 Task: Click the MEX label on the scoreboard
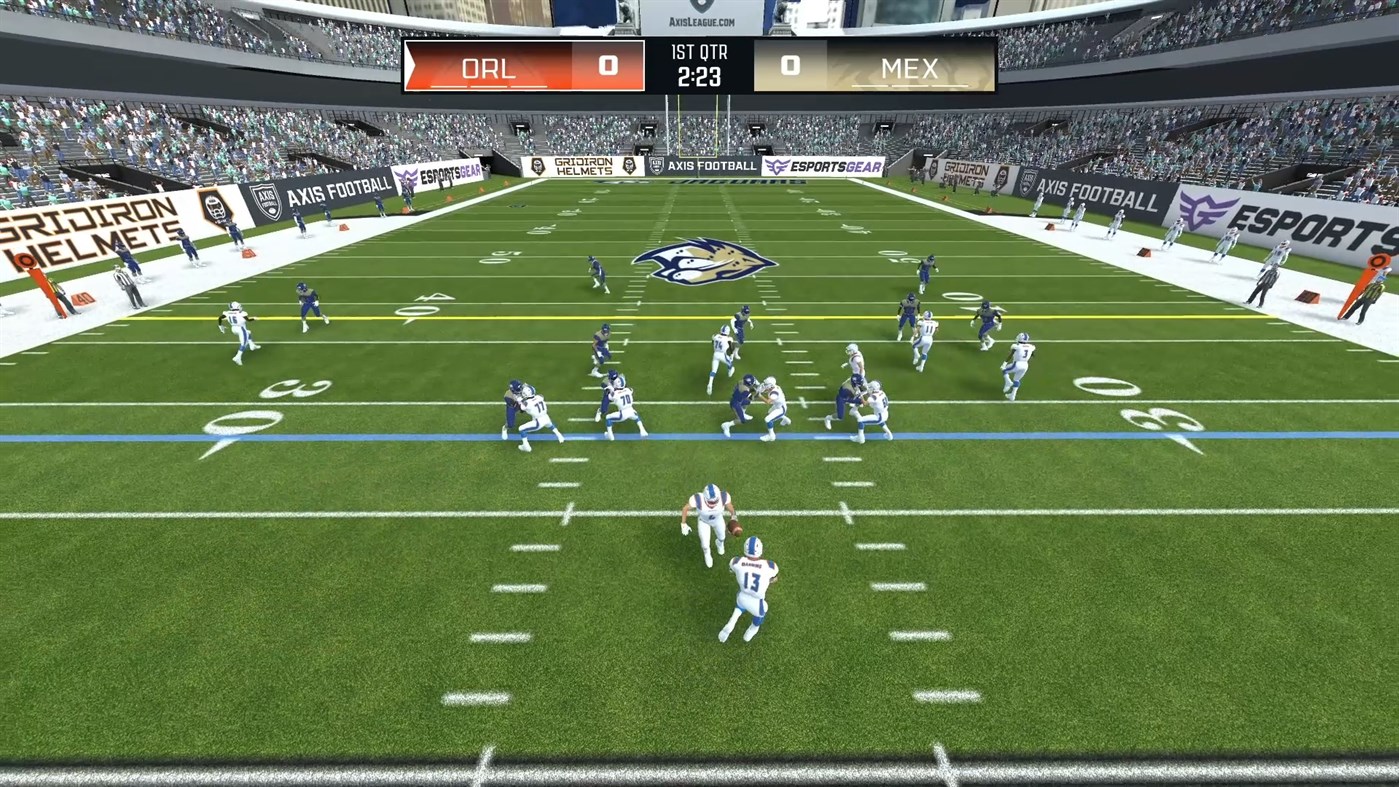tap(910, 68)
